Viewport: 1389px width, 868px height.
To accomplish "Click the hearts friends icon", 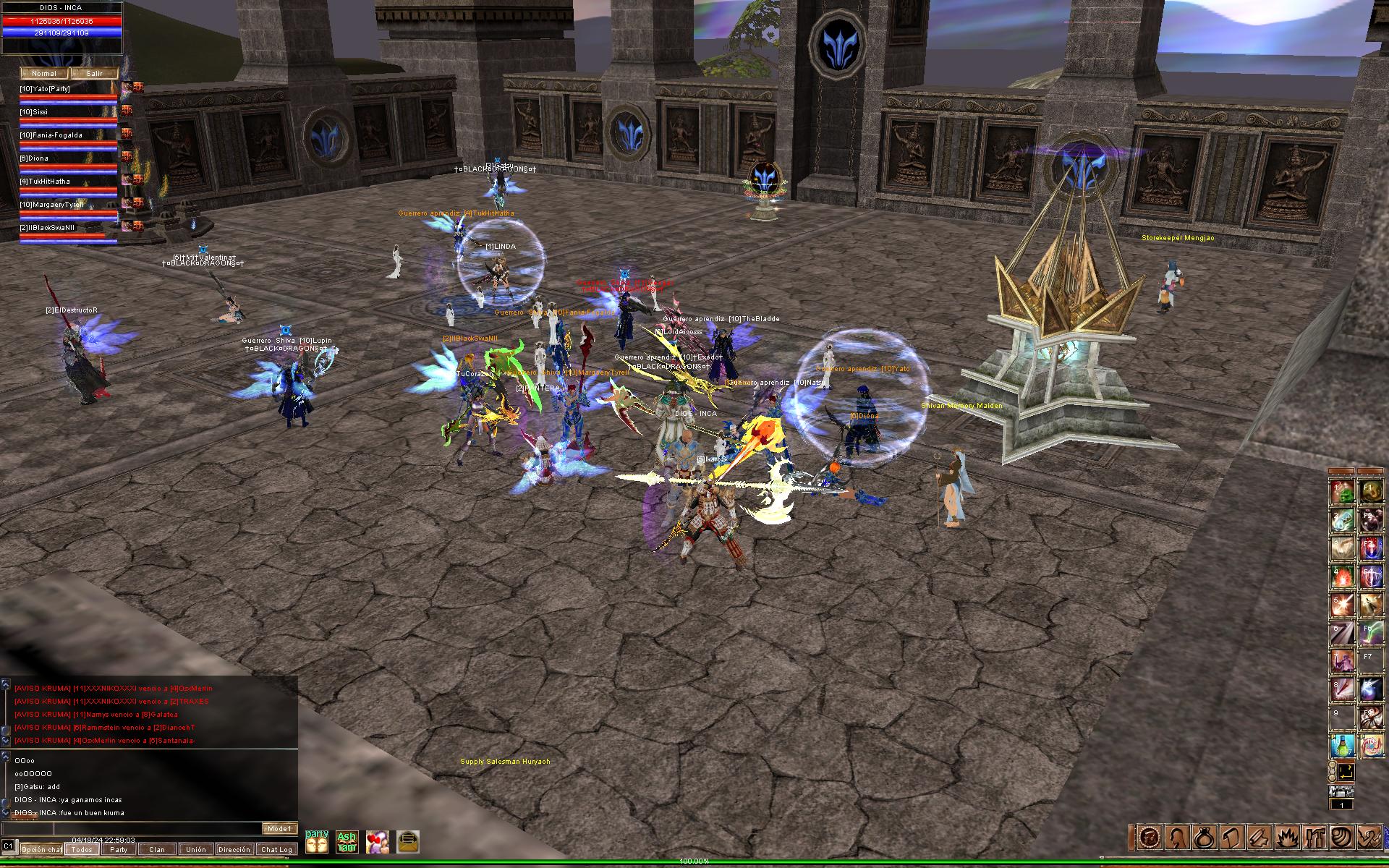I will (377, 842).
